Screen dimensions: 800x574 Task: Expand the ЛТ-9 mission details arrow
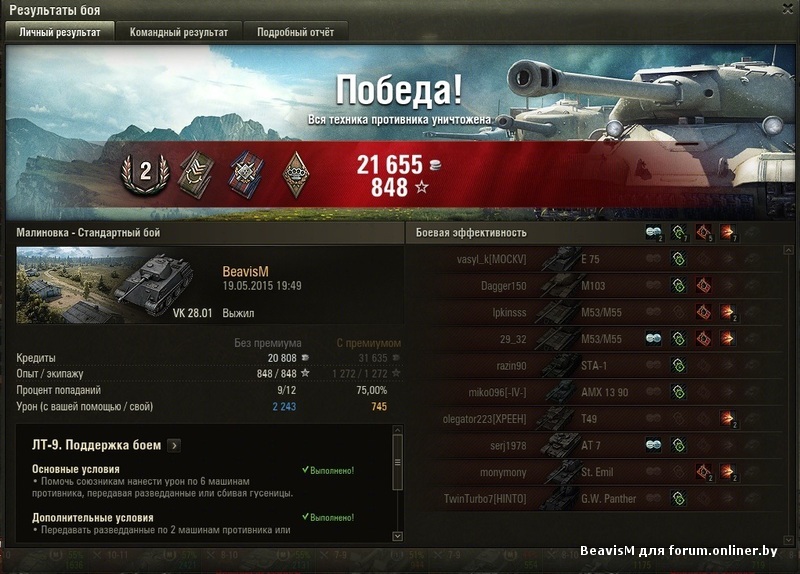click(x=174, y=445)
